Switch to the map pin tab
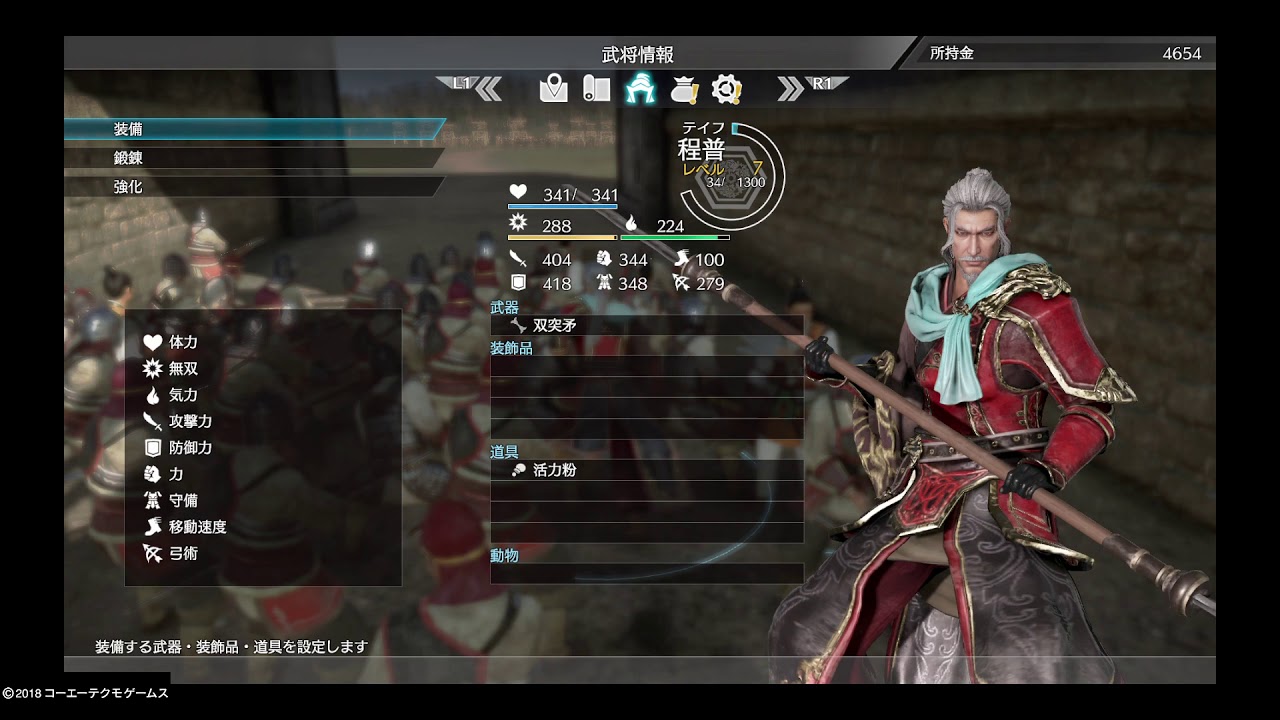Screen dimensions: 1280x720 coord(553,89)
